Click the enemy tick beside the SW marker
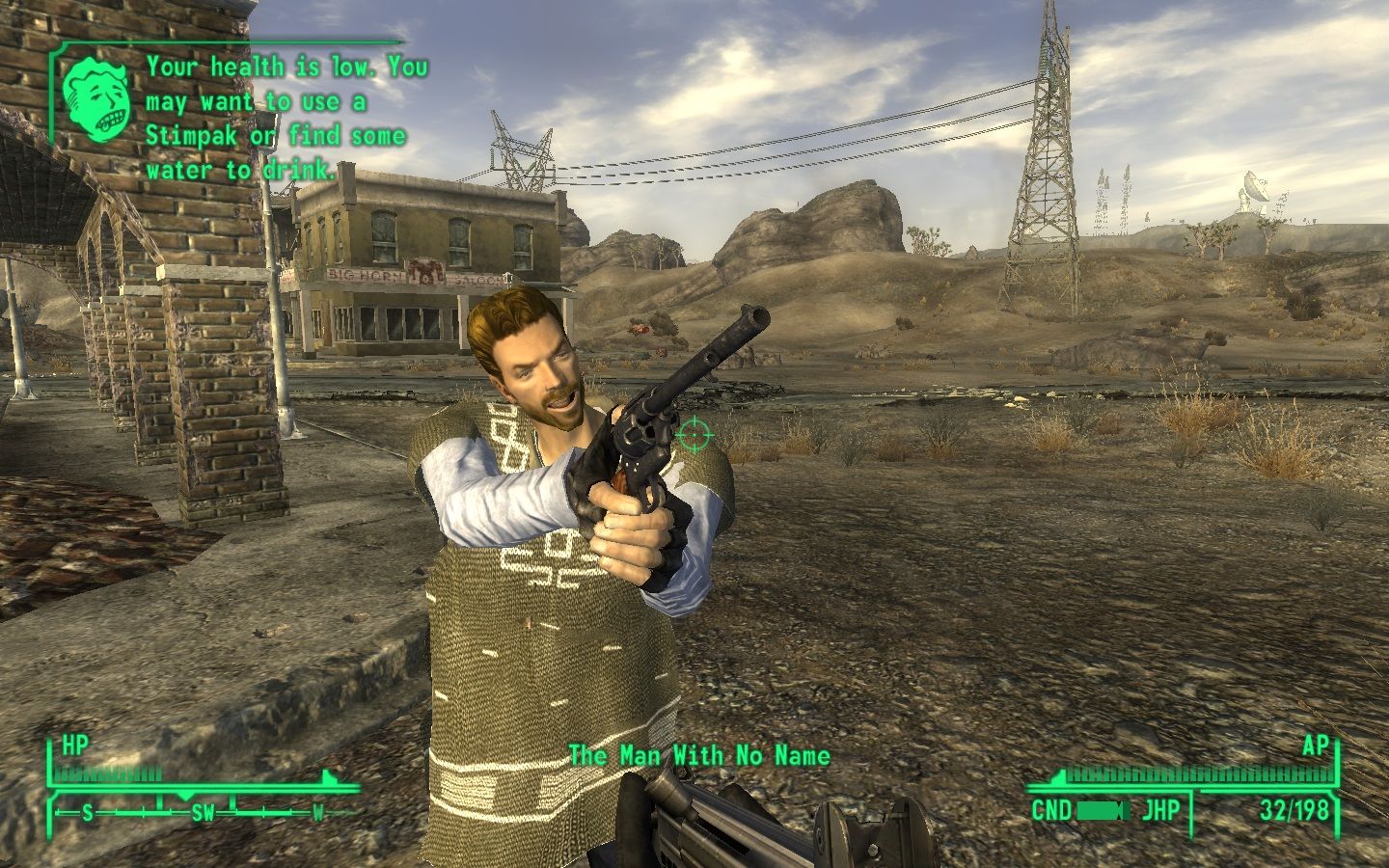Screen dimensions: 1389x868 tap(232, 803)
